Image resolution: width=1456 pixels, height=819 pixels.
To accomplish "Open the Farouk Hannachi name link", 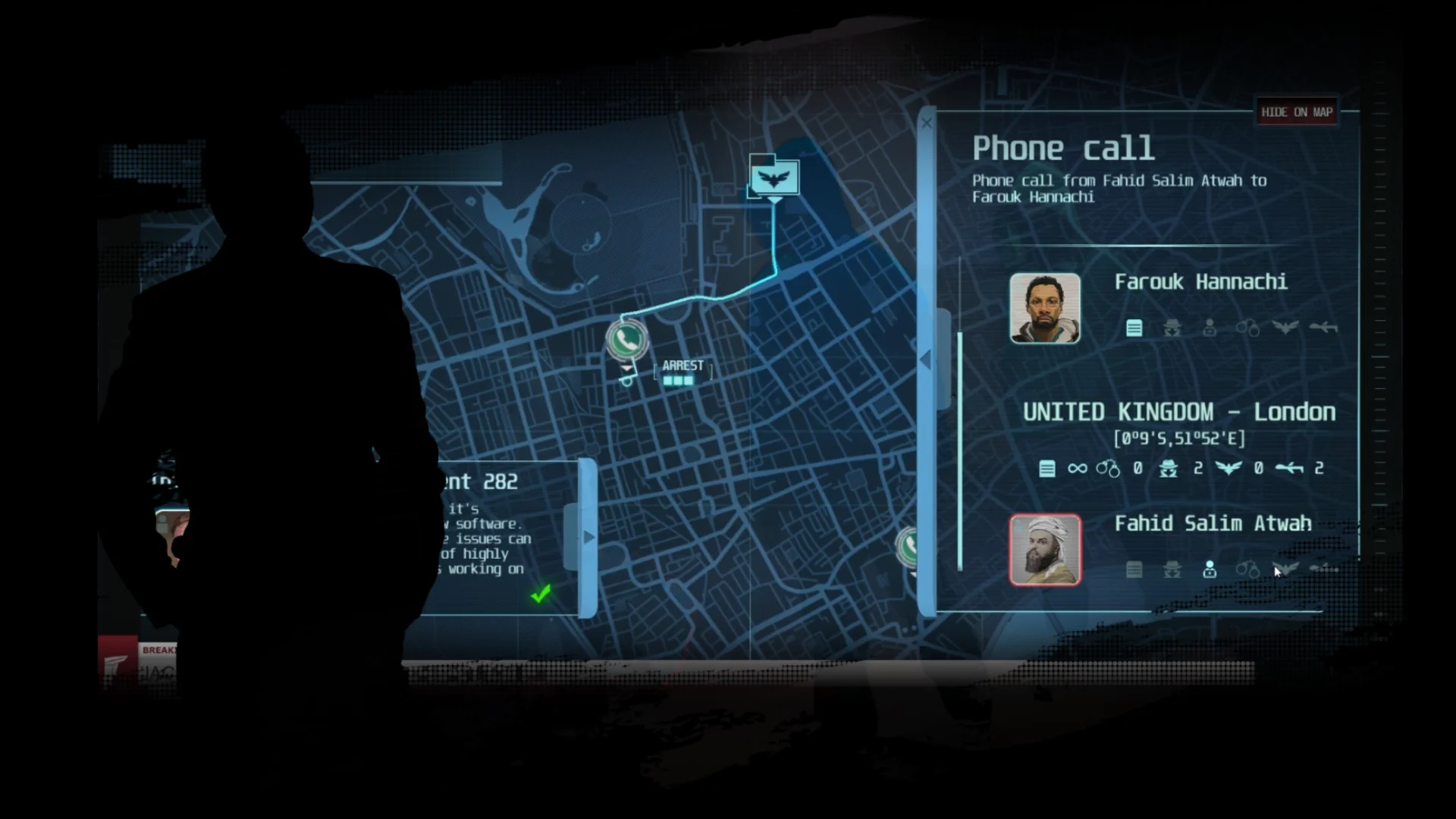I will coord(1200,282).
